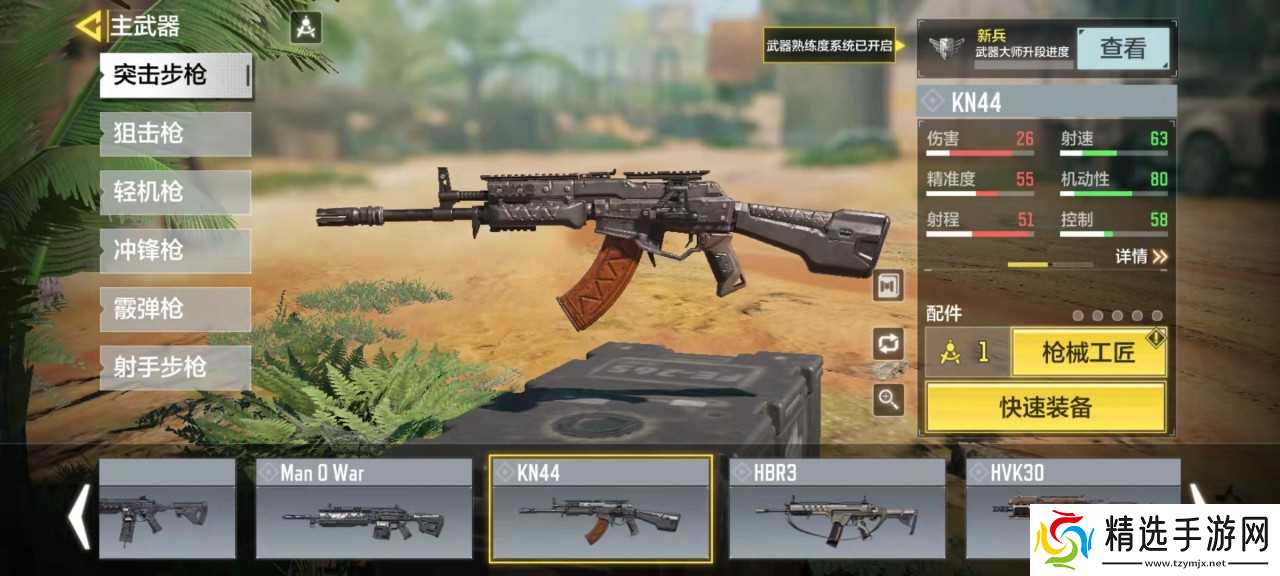Switch to 射手步枪 category
1280x576 pixels.
175,367
